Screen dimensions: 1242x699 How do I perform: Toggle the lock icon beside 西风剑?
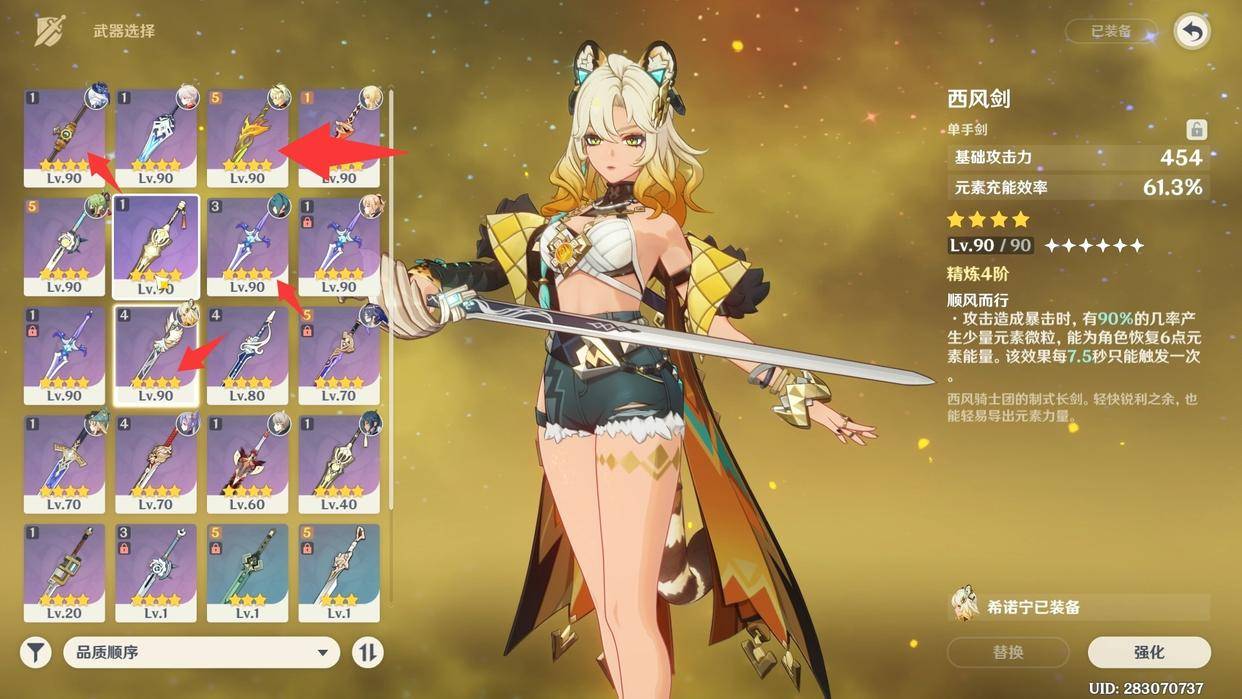1196,129
